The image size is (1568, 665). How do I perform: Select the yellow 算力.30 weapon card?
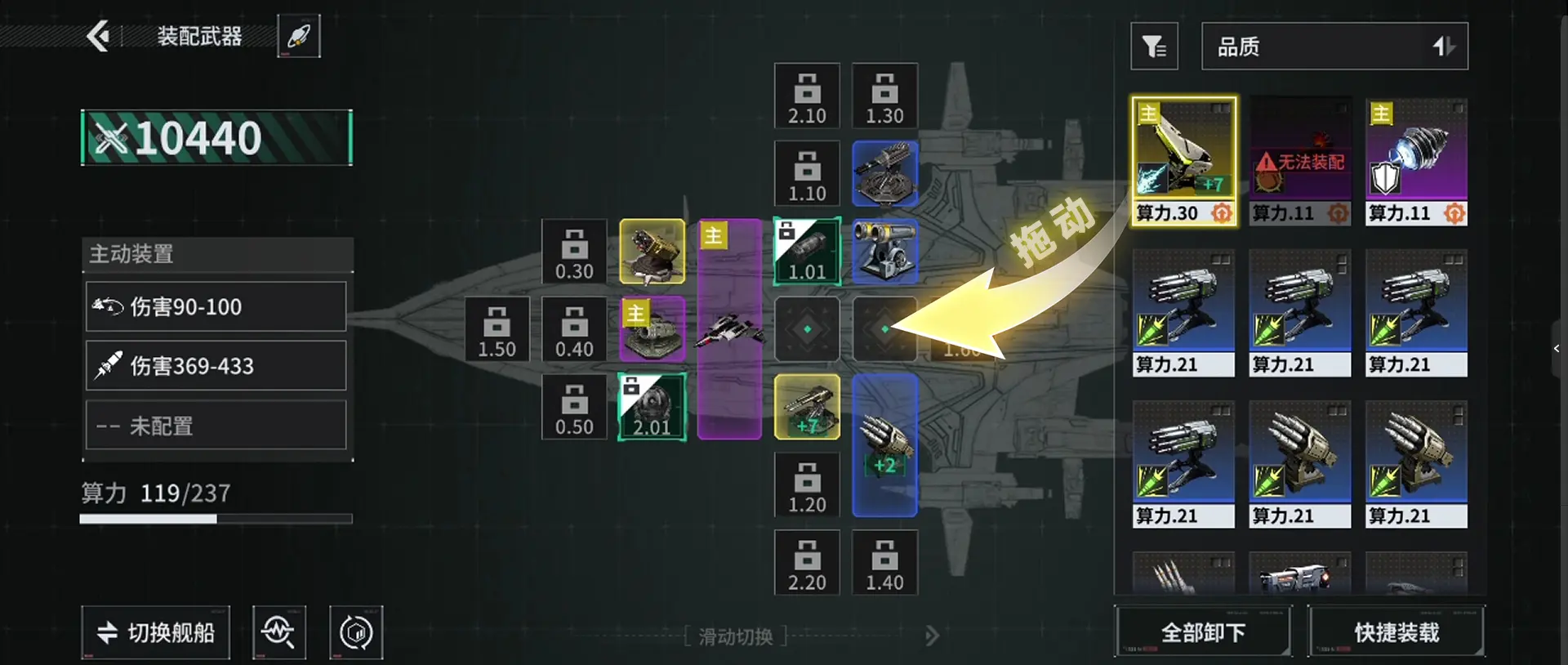(x=1183, y=161)
